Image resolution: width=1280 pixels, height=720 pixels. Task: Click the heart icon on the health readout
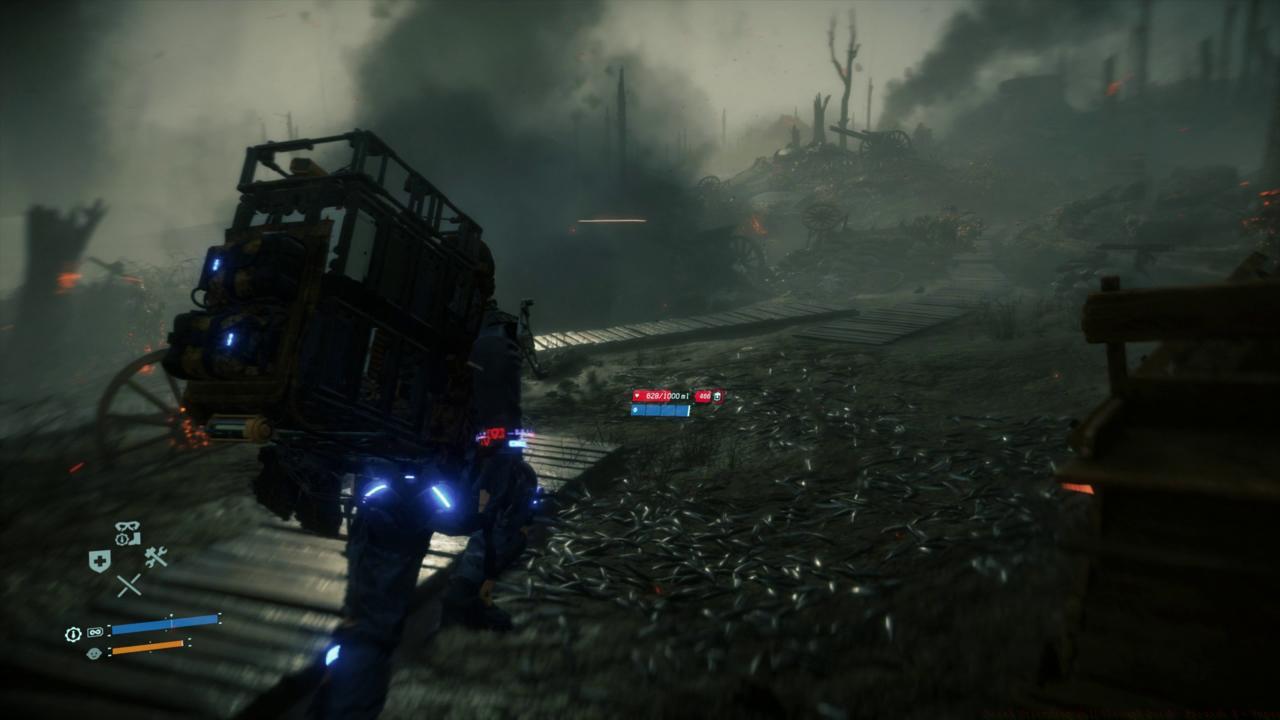[x=637, y=395]
